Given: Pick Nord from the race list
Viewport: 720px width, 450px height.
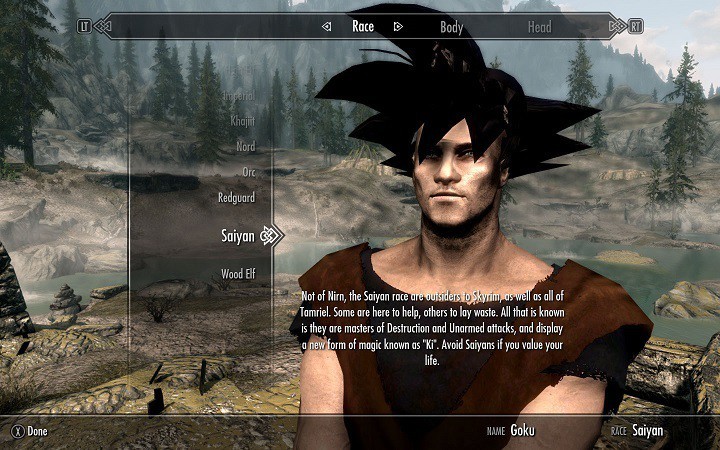Looking at the screenshot, I should click(x=243, y=145).
